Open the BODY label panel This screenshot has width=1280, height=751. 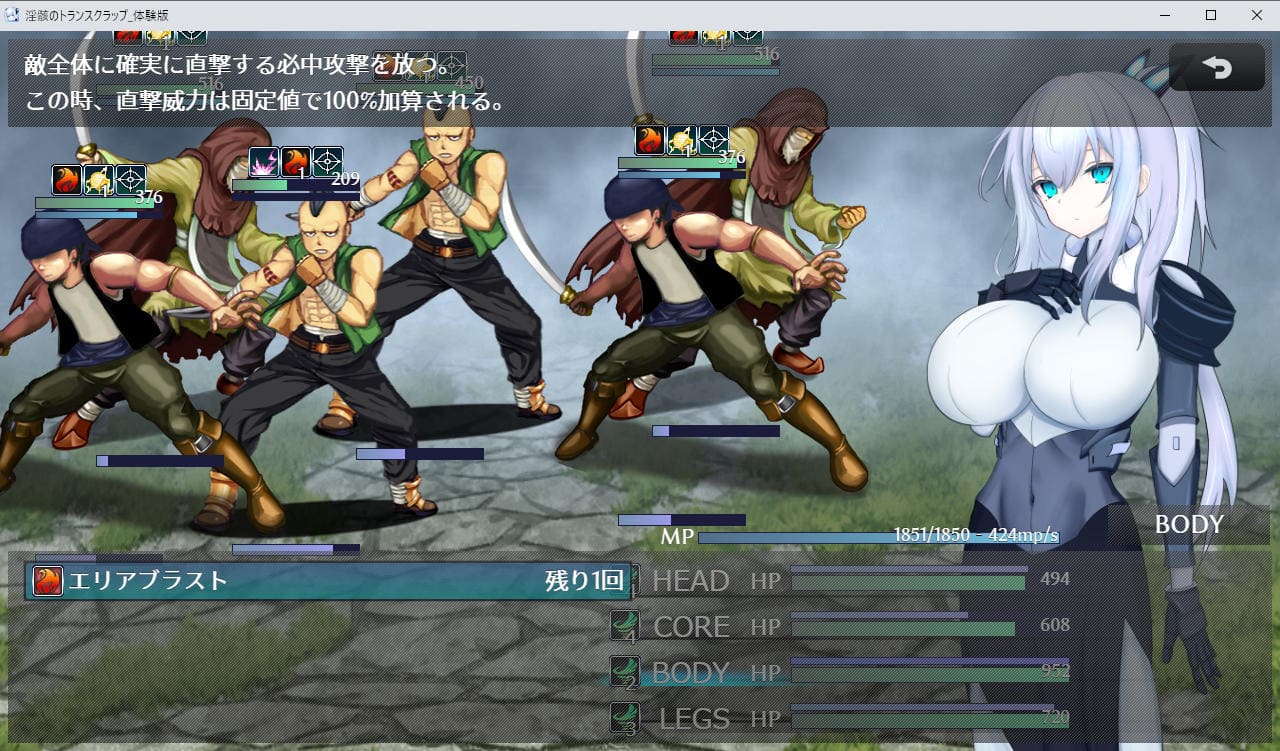point(1188,525)
